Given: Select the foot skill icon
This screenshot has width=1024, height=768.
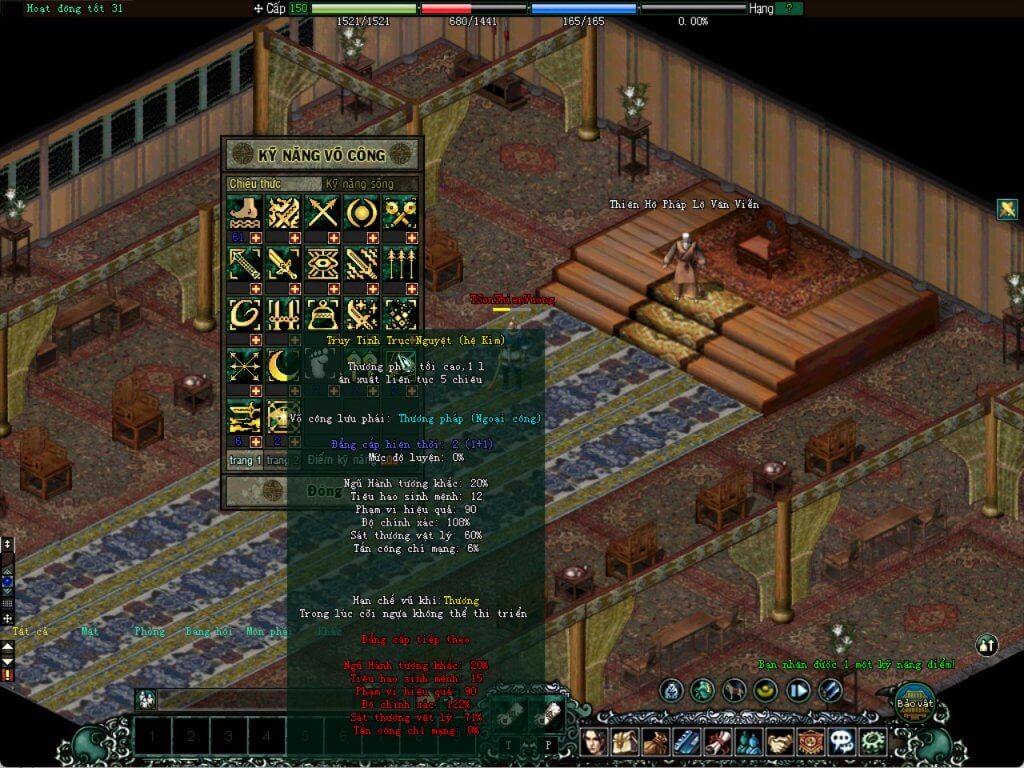Looking at the screenshot, I should [x=244, y=212].
